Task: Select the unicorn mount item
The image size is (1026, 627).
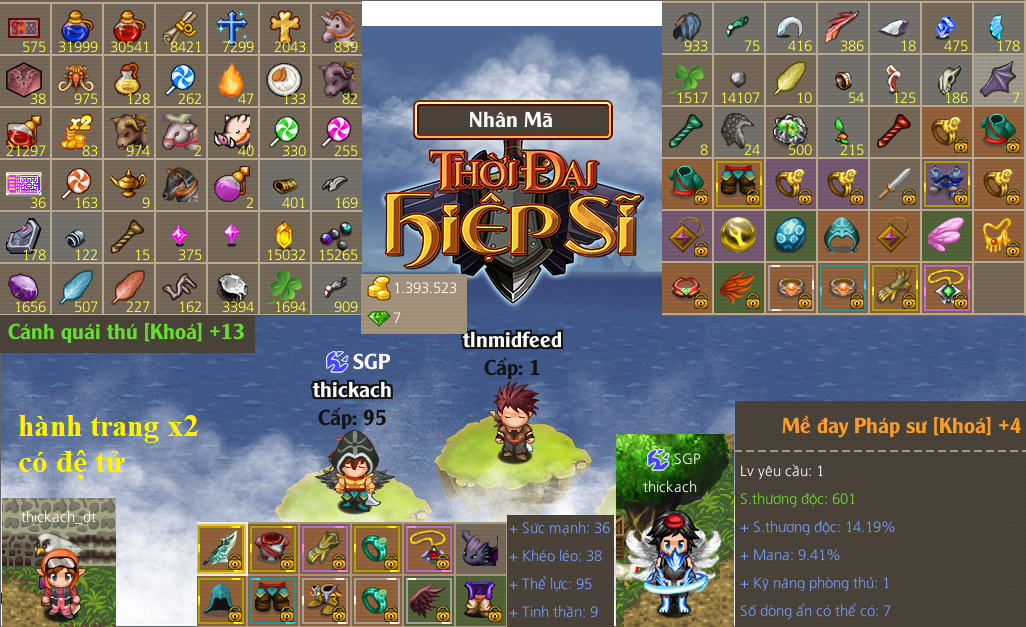Action: pos(337,28)
